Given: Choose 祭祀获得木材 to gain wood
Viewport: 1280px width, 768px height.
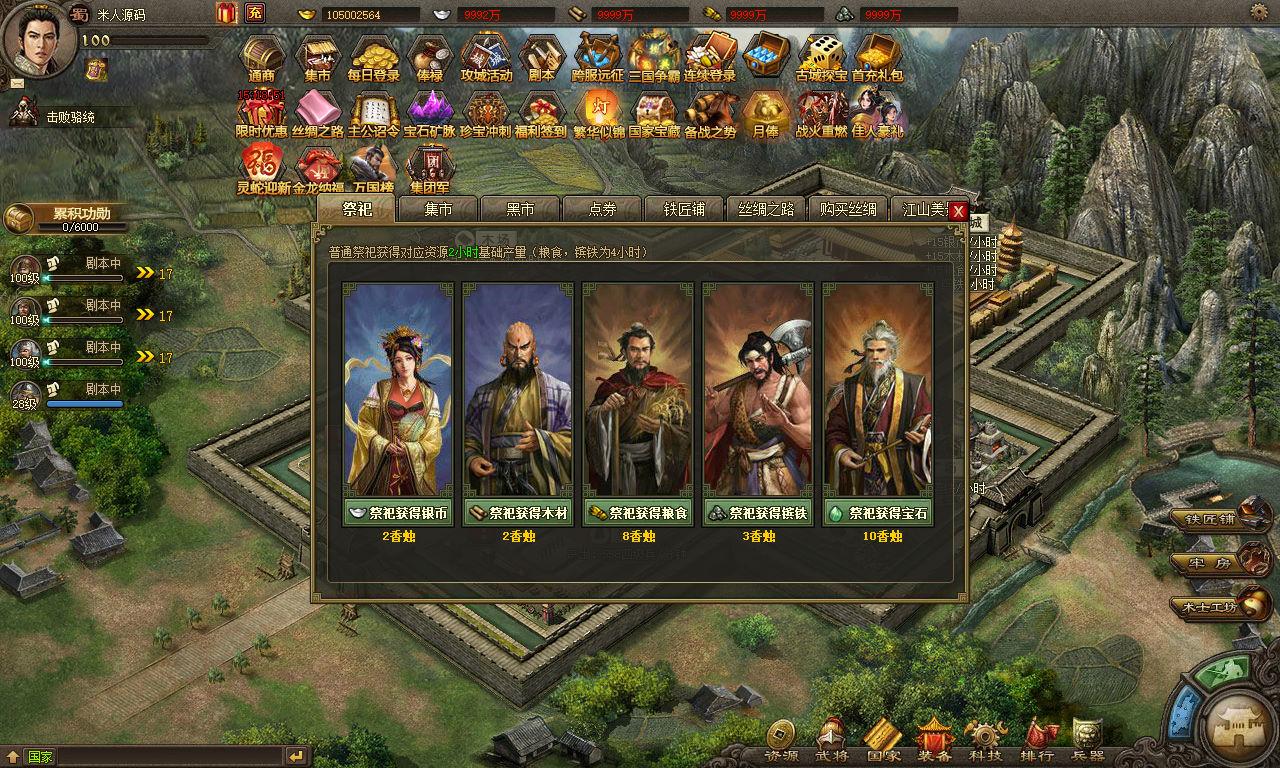Looking at the screenshot, I should tap(518, 513).
